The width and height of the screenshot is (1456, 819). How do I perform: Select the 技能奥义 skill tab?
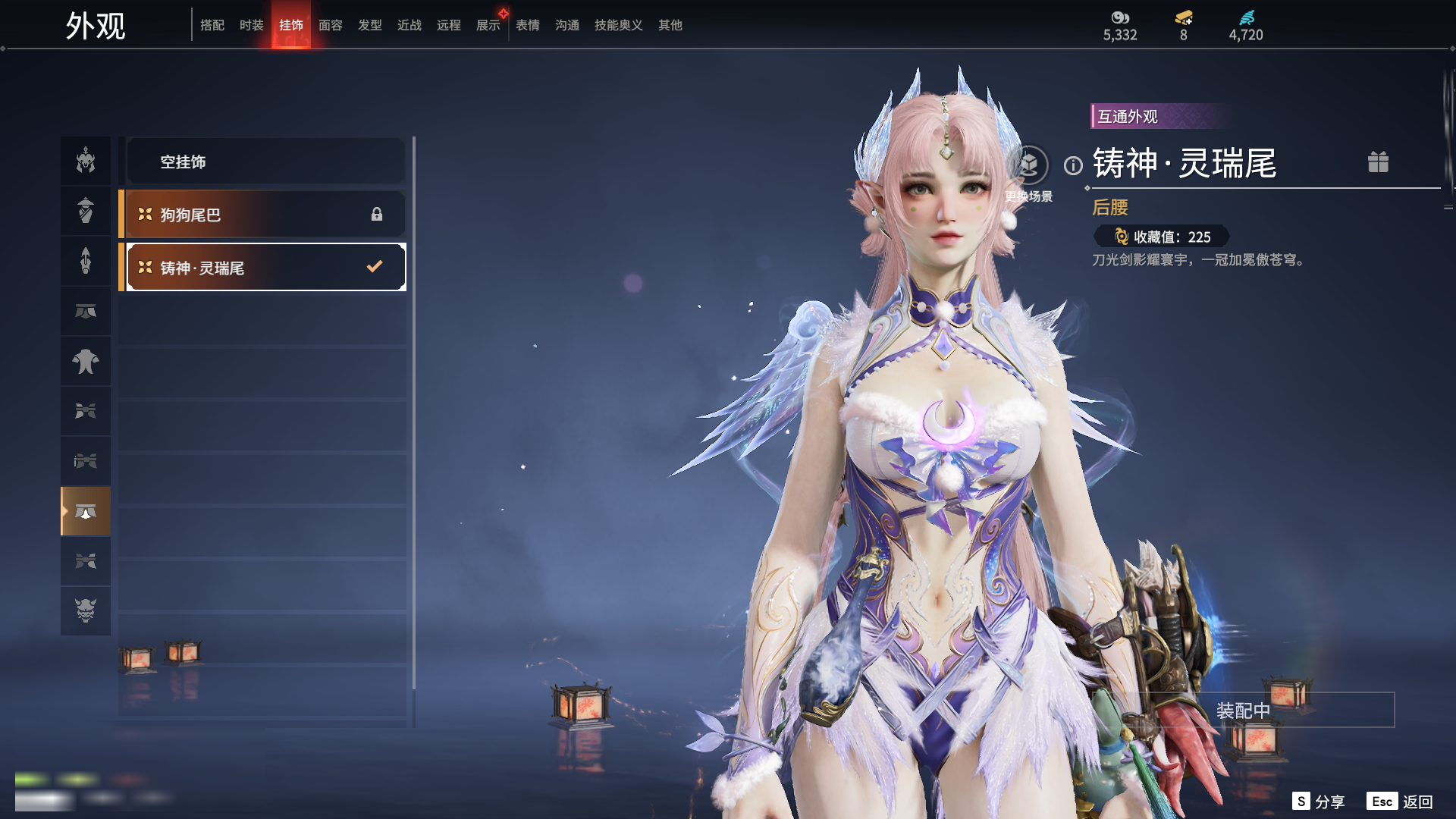pyautogui.click(x=618, y=25)
